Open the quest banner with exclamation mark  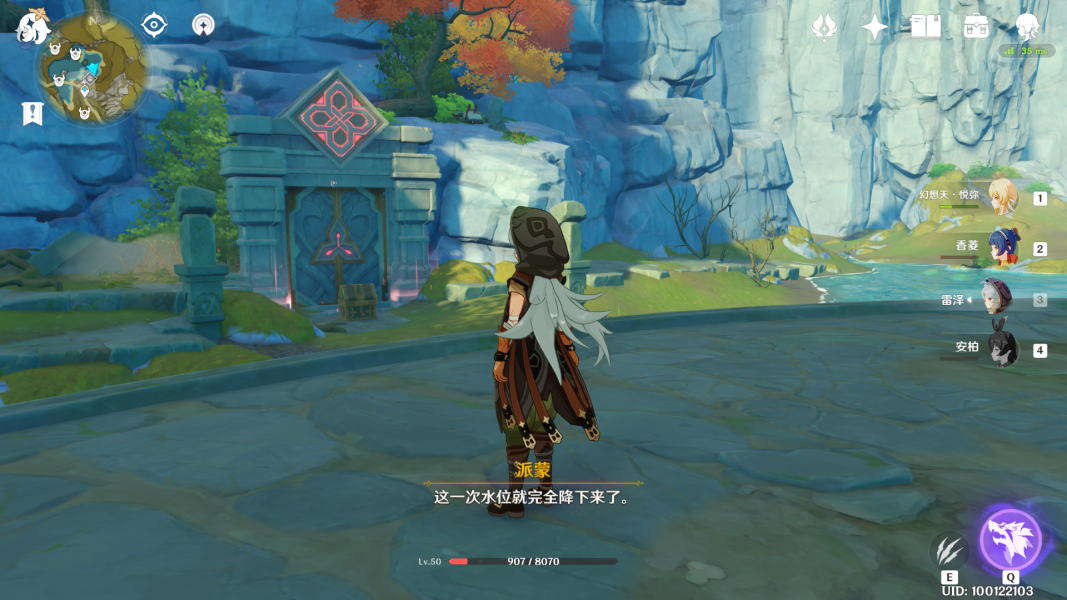(32, 113)
